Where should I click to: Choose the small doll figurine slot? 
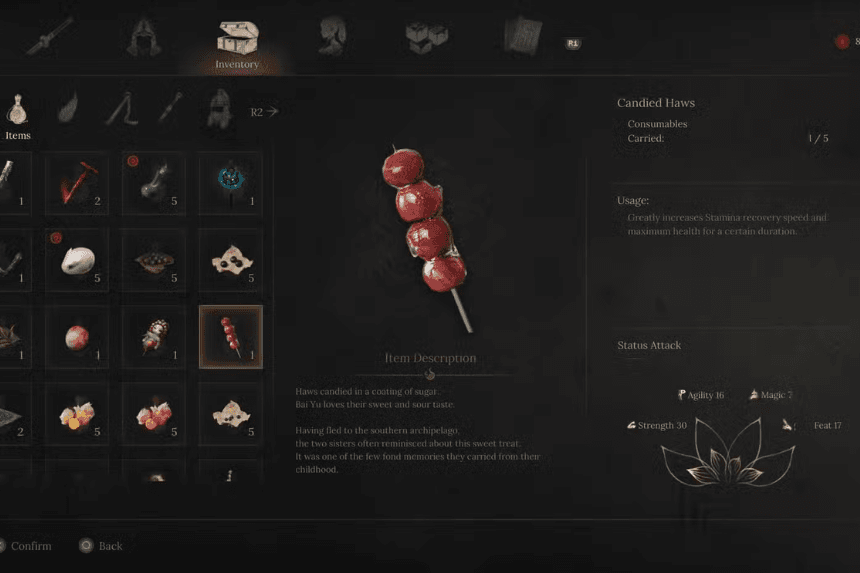(x=154, y=336)
